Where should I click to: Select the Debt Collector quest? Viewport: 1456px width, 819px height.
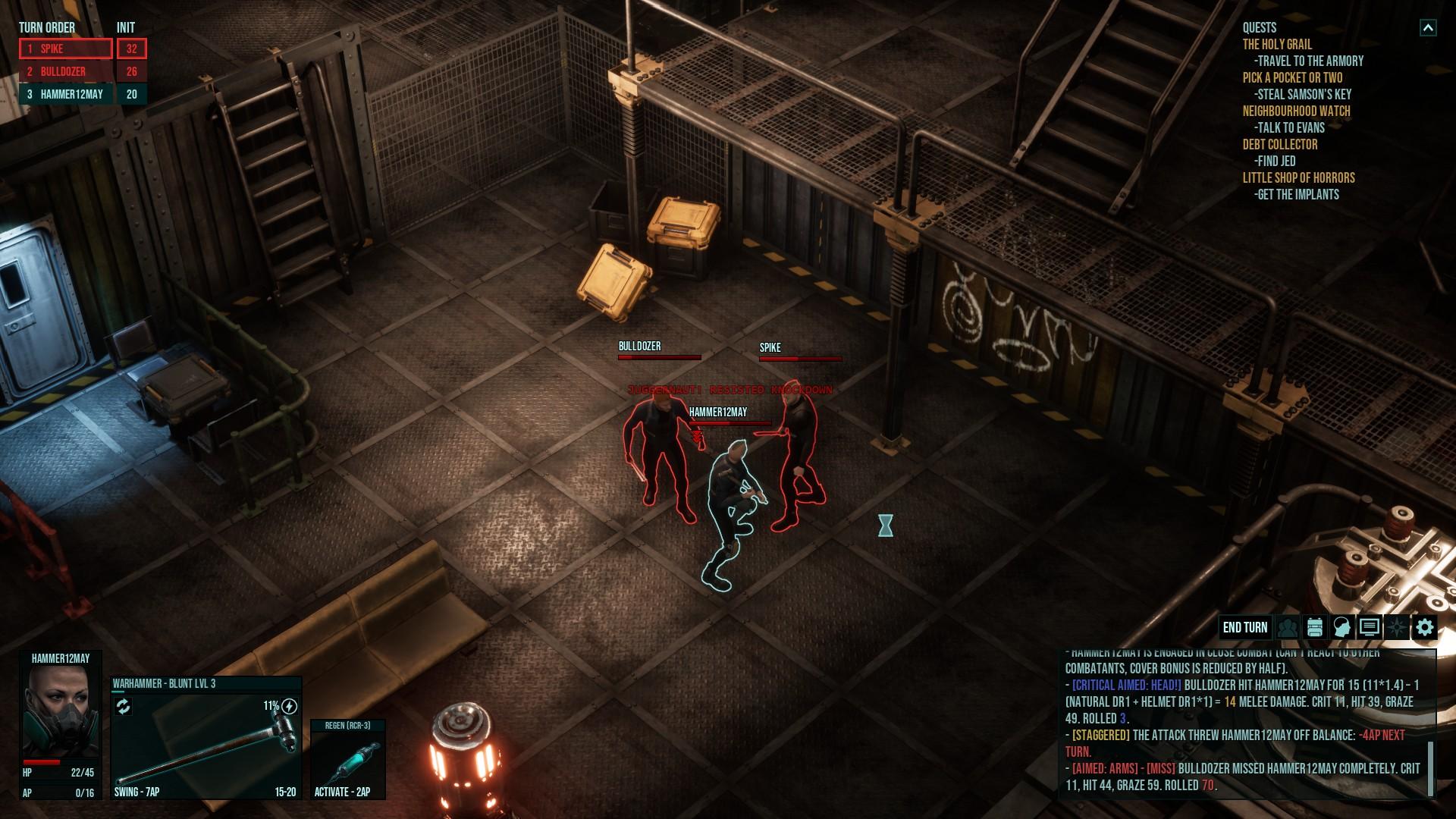click(1280, 145)
